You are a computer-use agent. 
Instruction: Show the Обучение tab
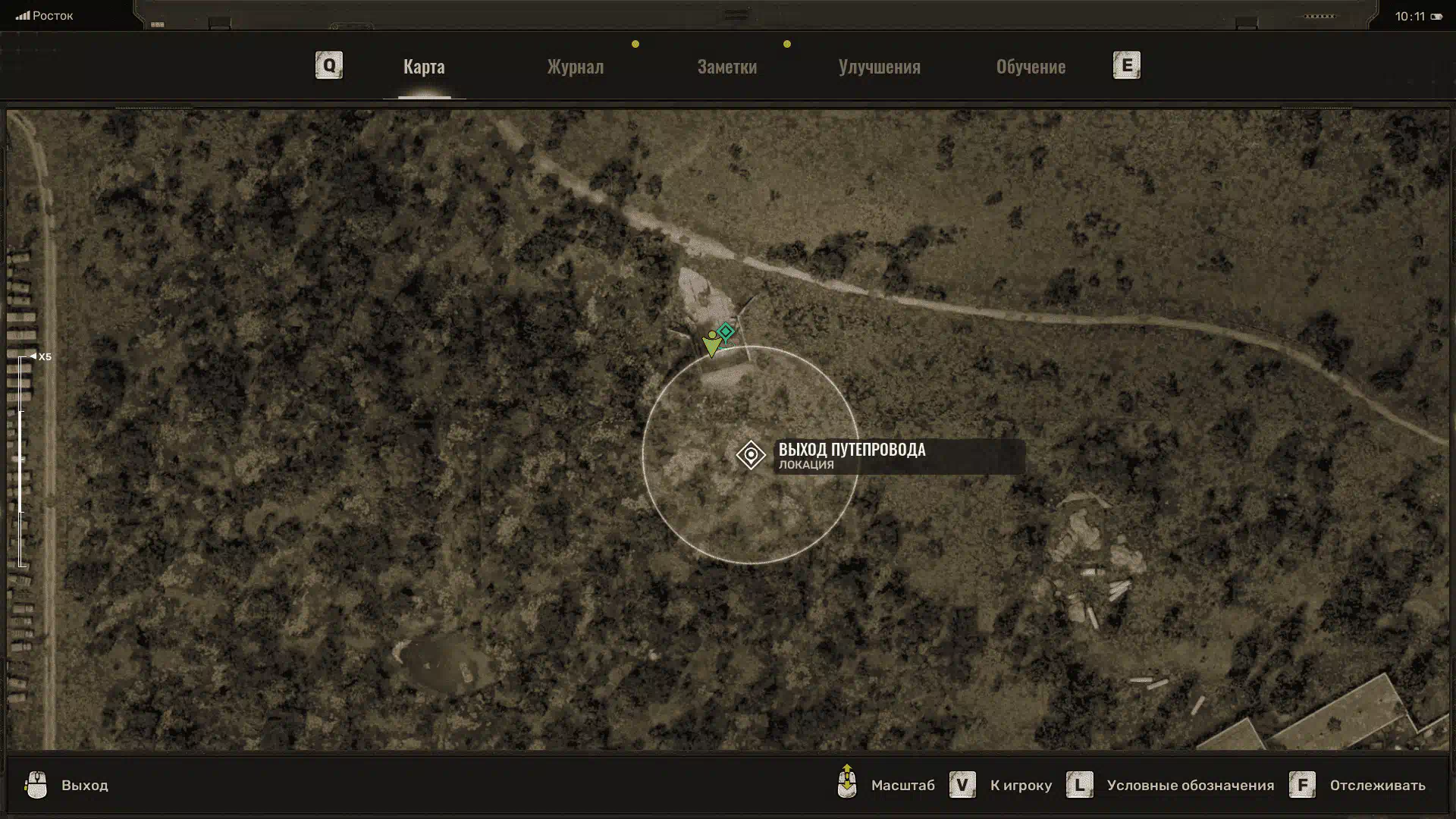(1031, 67)
